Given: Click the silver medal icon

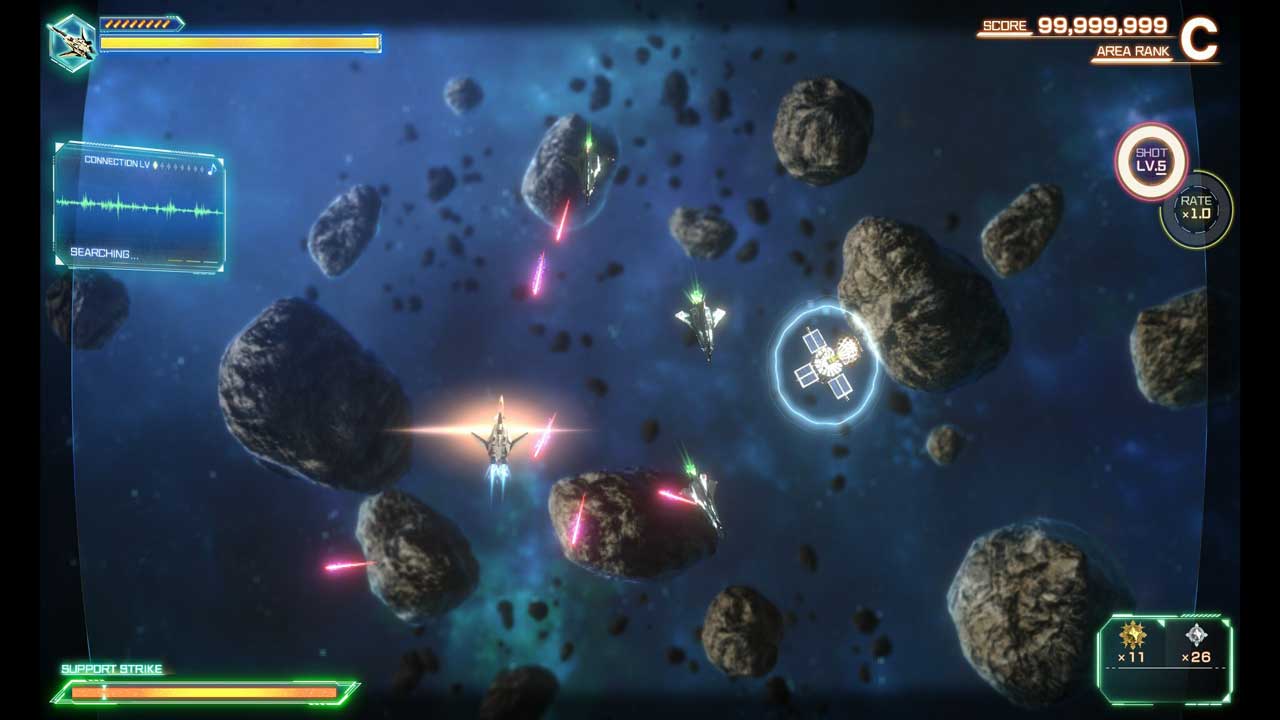Looking at the screenshot, I should (1196, 634).
